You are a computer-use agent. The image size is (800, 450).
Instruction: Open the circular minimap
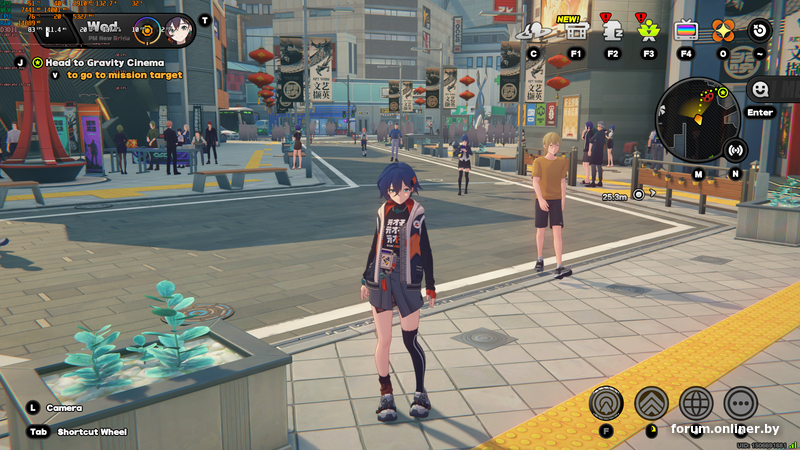point(698,120)
